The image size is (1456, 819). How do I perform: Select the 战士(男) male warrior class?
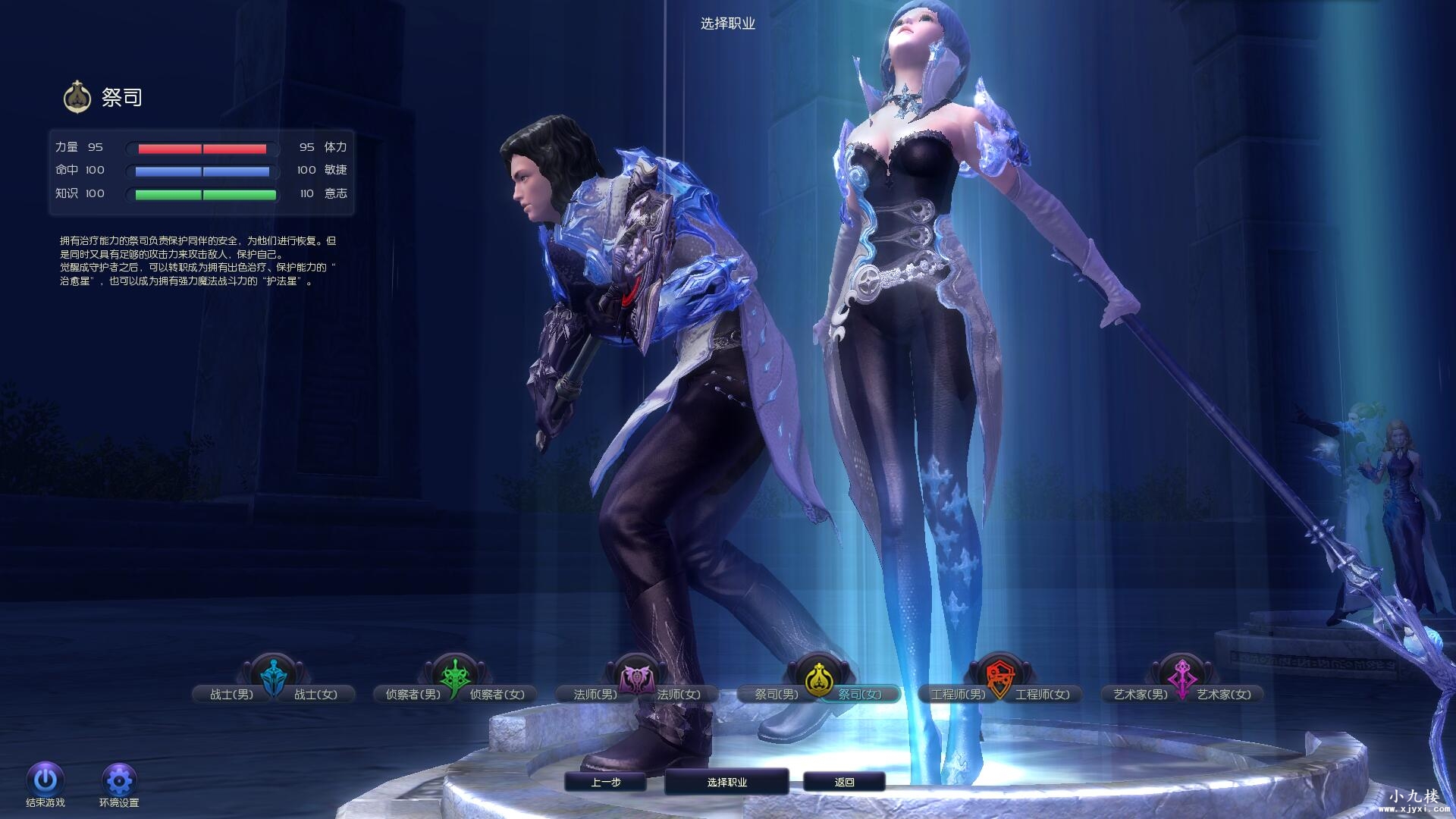pyautogui.click(x=231, y=694)
